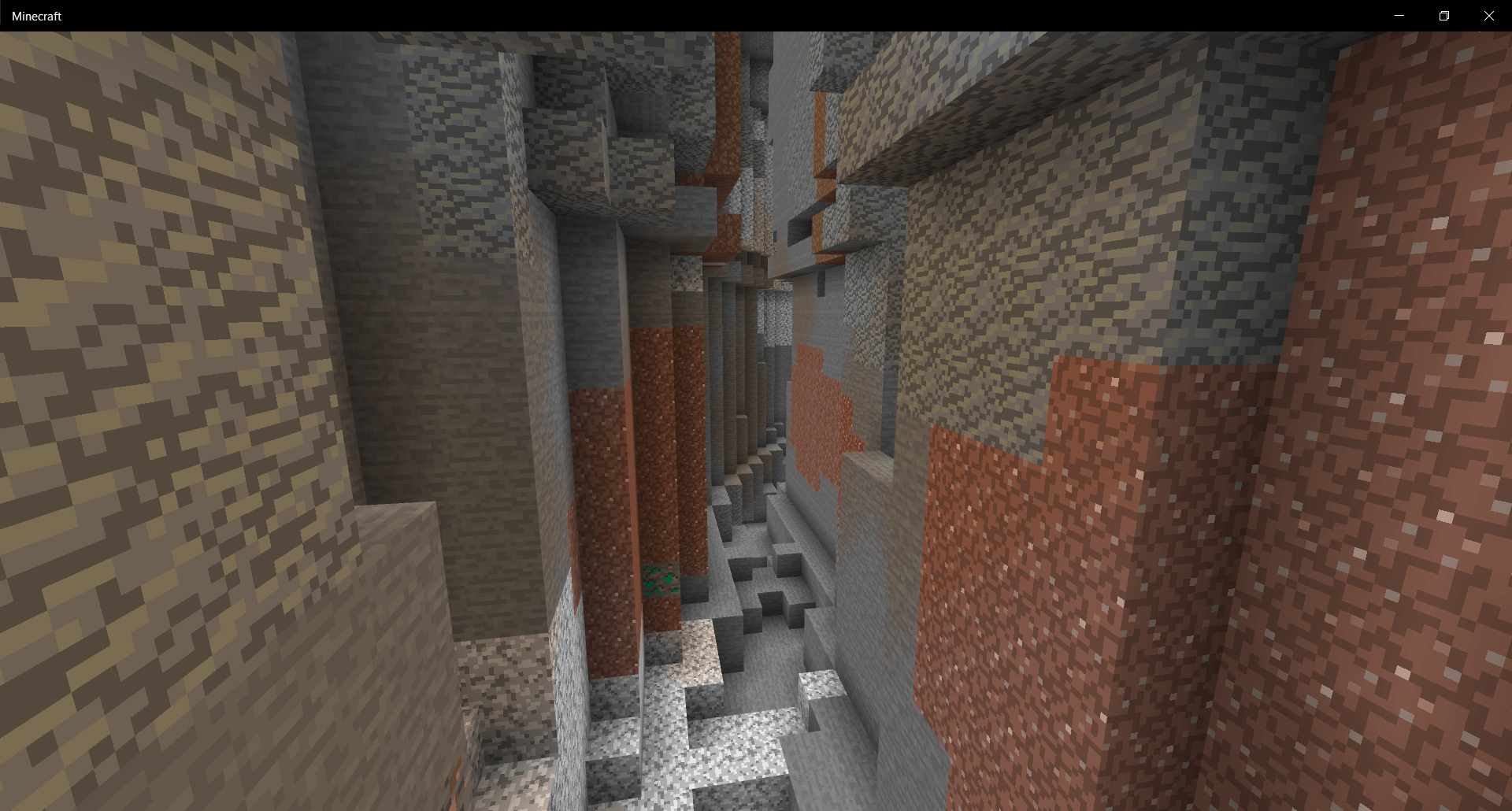Click the Restore Down window control
Image resolution: width=1512 pixels, height=811 pixels.
(x=1444, y=15)
